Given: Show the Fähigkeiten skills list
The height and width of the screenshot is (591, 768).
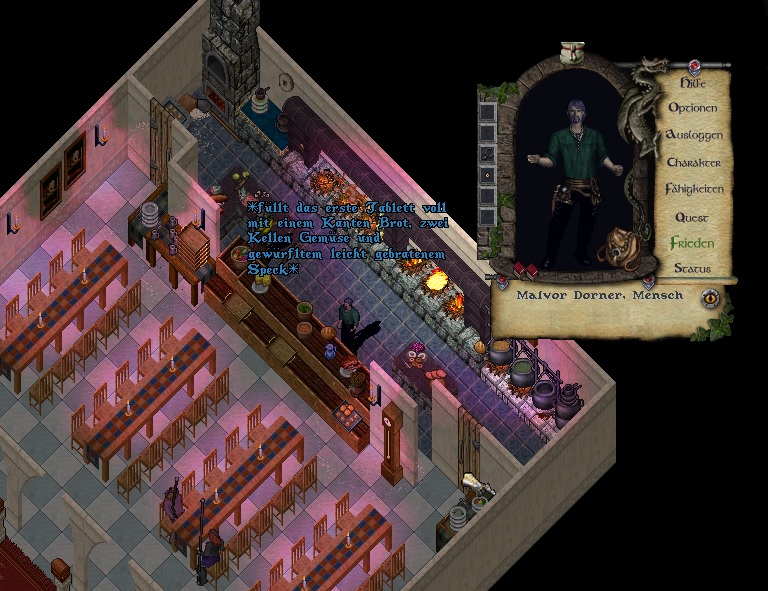Looking at the screenshot, I should [693, 189].
